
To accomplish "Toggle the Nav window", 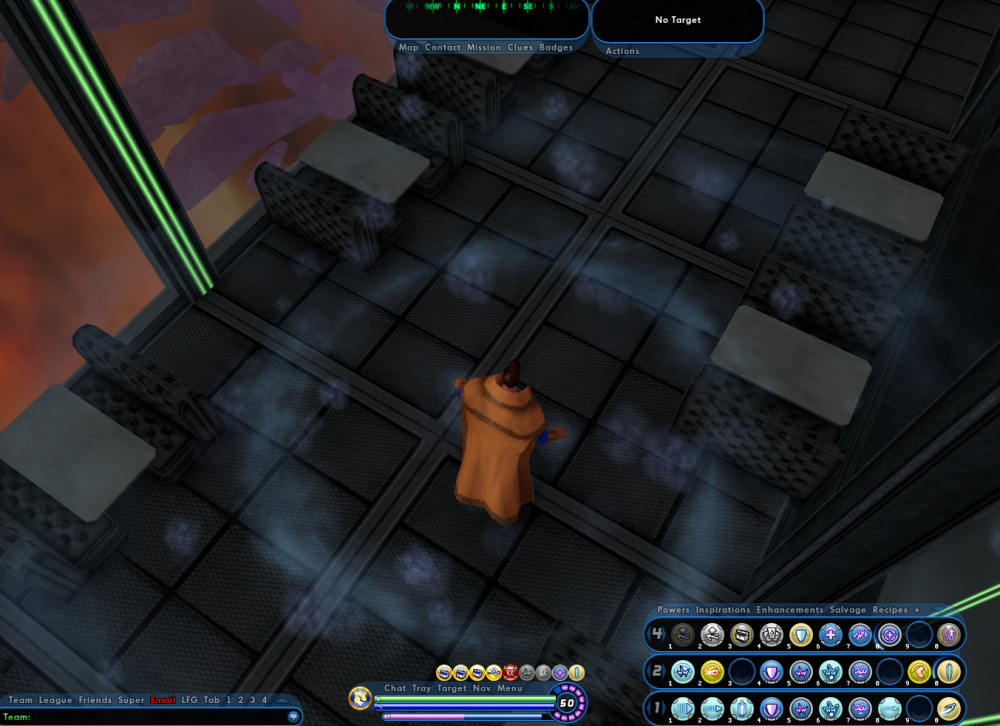I will point(482,688).
